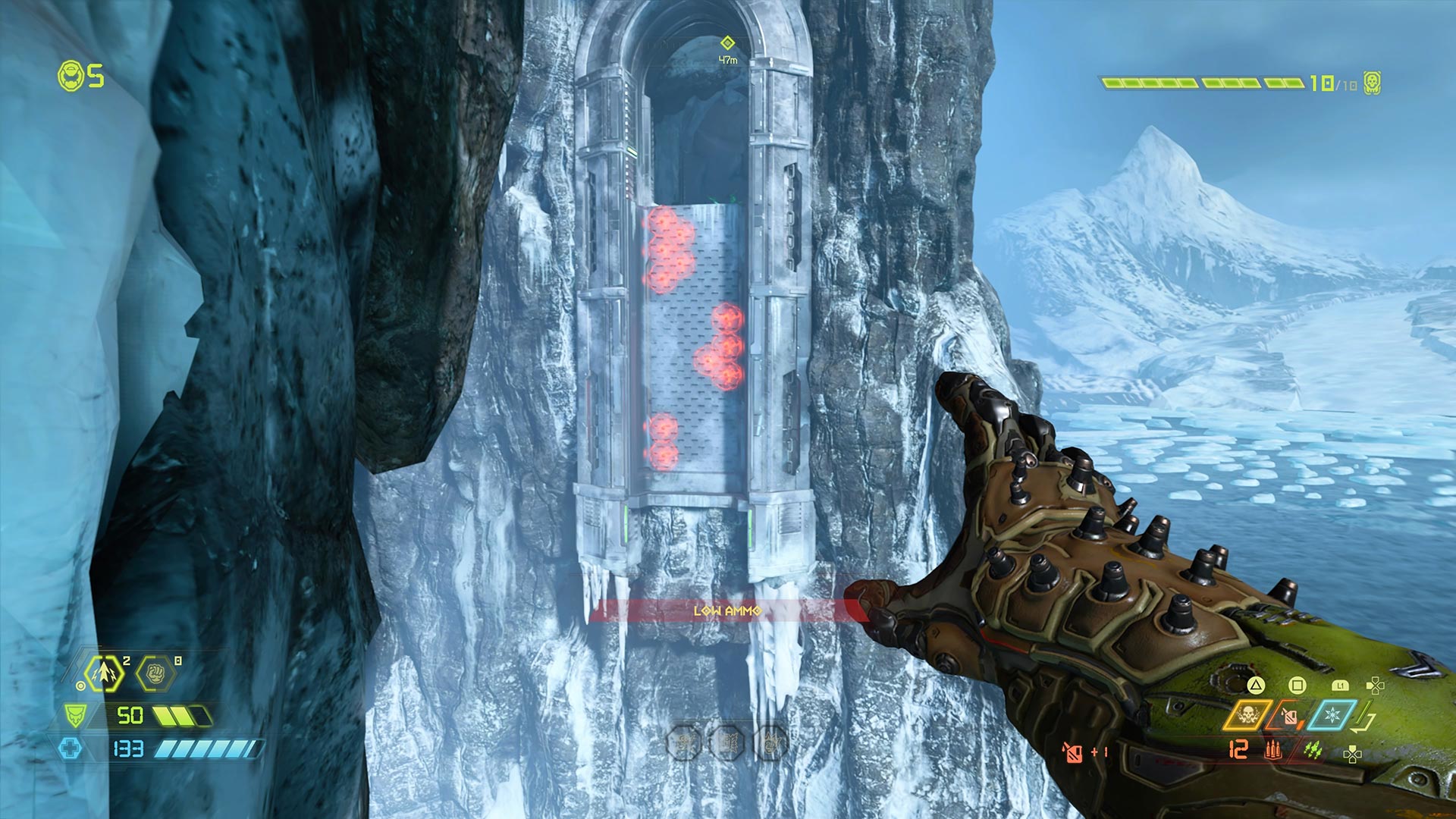1456x819 pixels.
Task: Toggle the L1 button indicator
Action: tap(1341, 686)
